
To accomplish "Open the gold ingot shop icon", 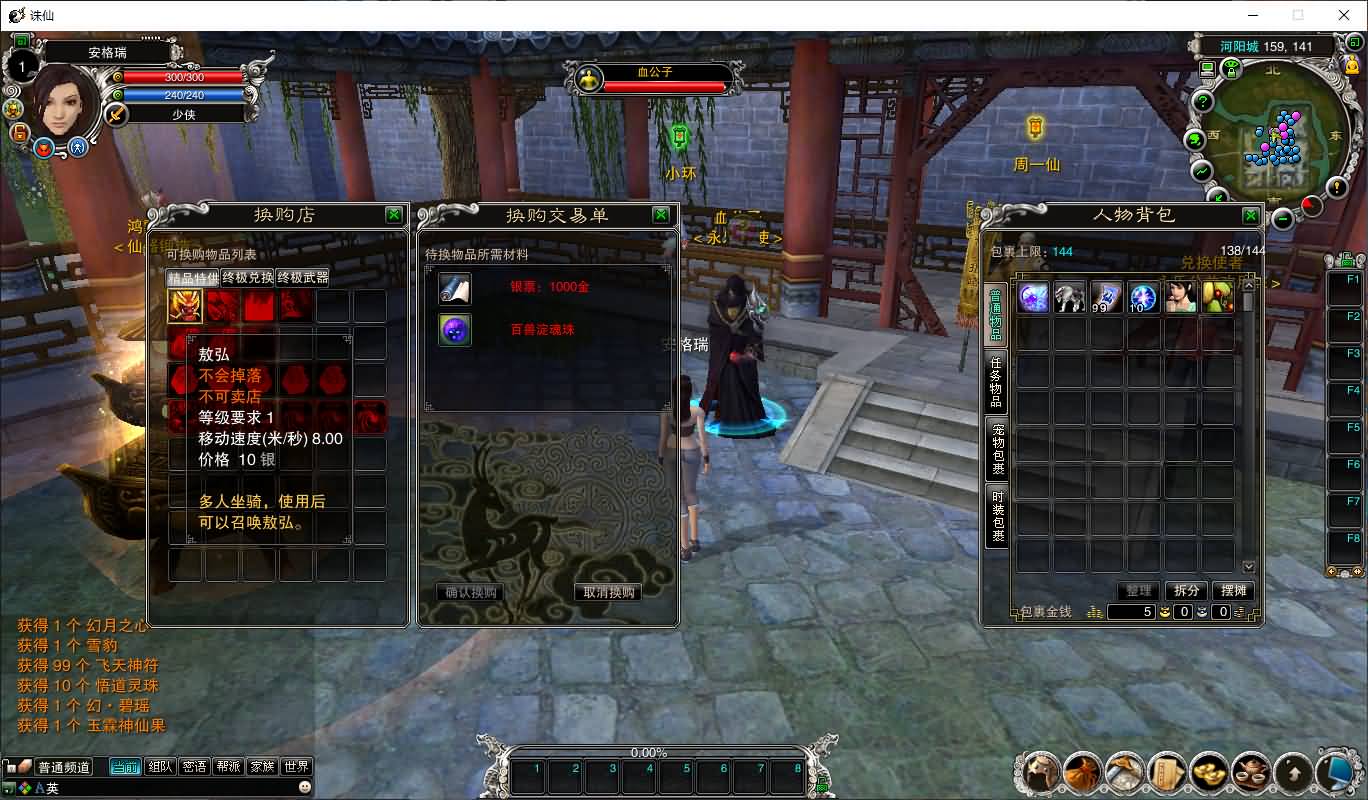I will click(1209, 771).
